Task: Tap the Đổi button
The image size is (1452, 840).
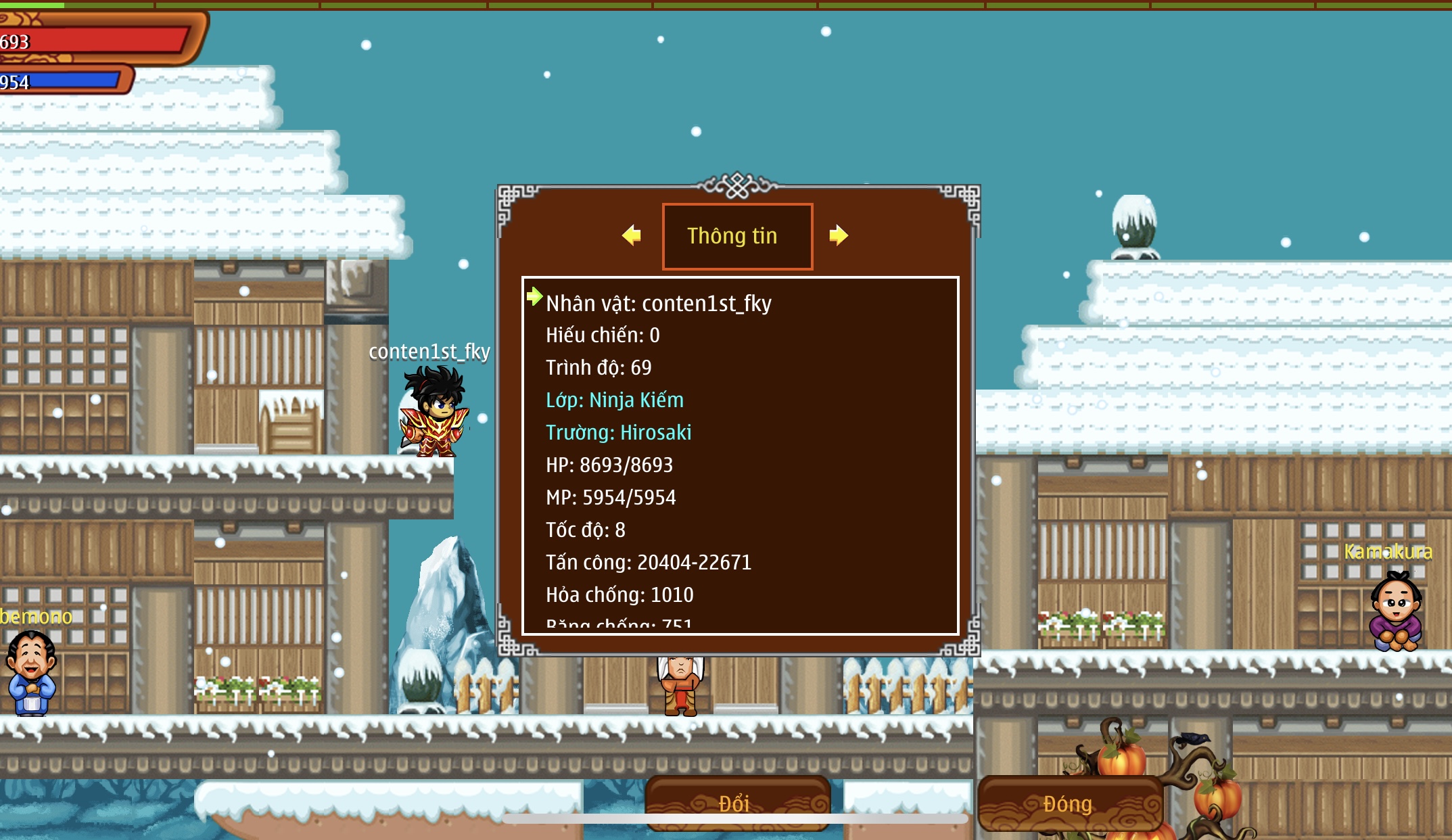Action: coord(736,803)
